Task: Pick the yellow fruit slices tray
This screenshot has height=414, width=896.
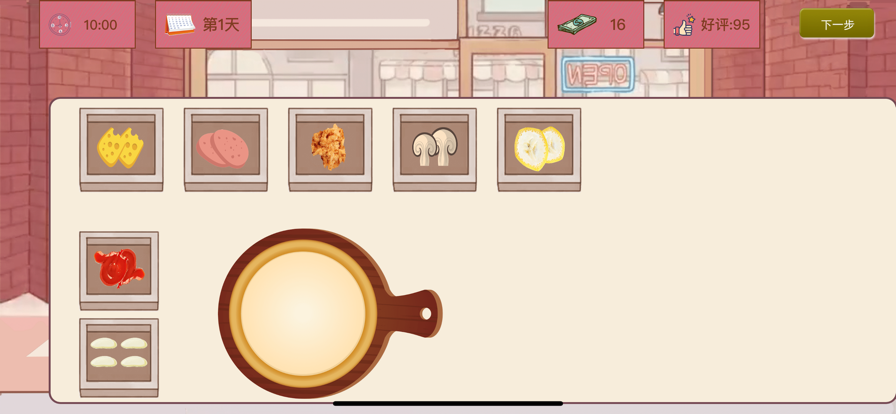Action: click(x=539, y=148)
